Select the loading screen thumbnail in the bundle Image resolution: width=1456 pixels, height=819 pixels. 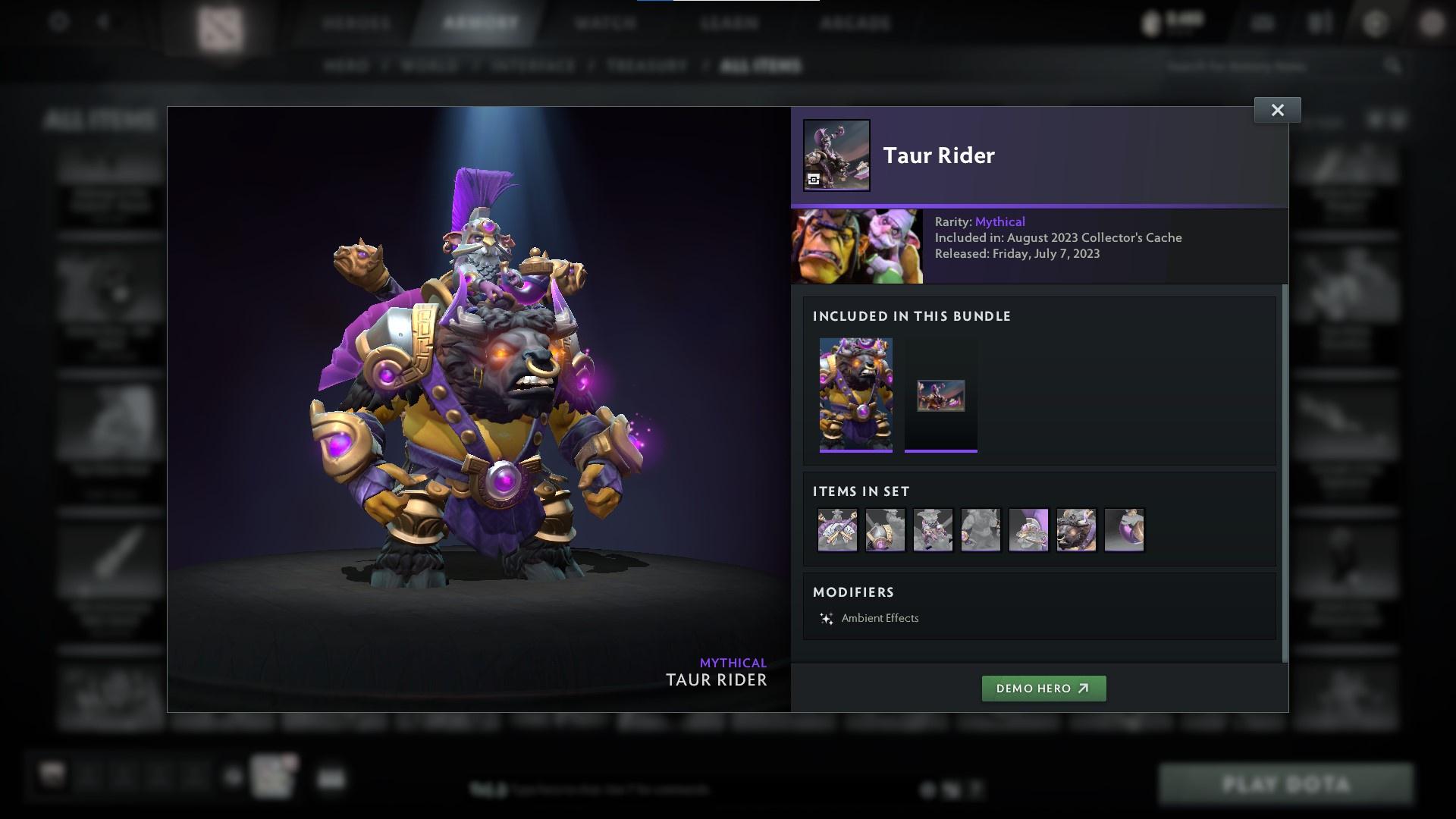(x=940, y=395)
